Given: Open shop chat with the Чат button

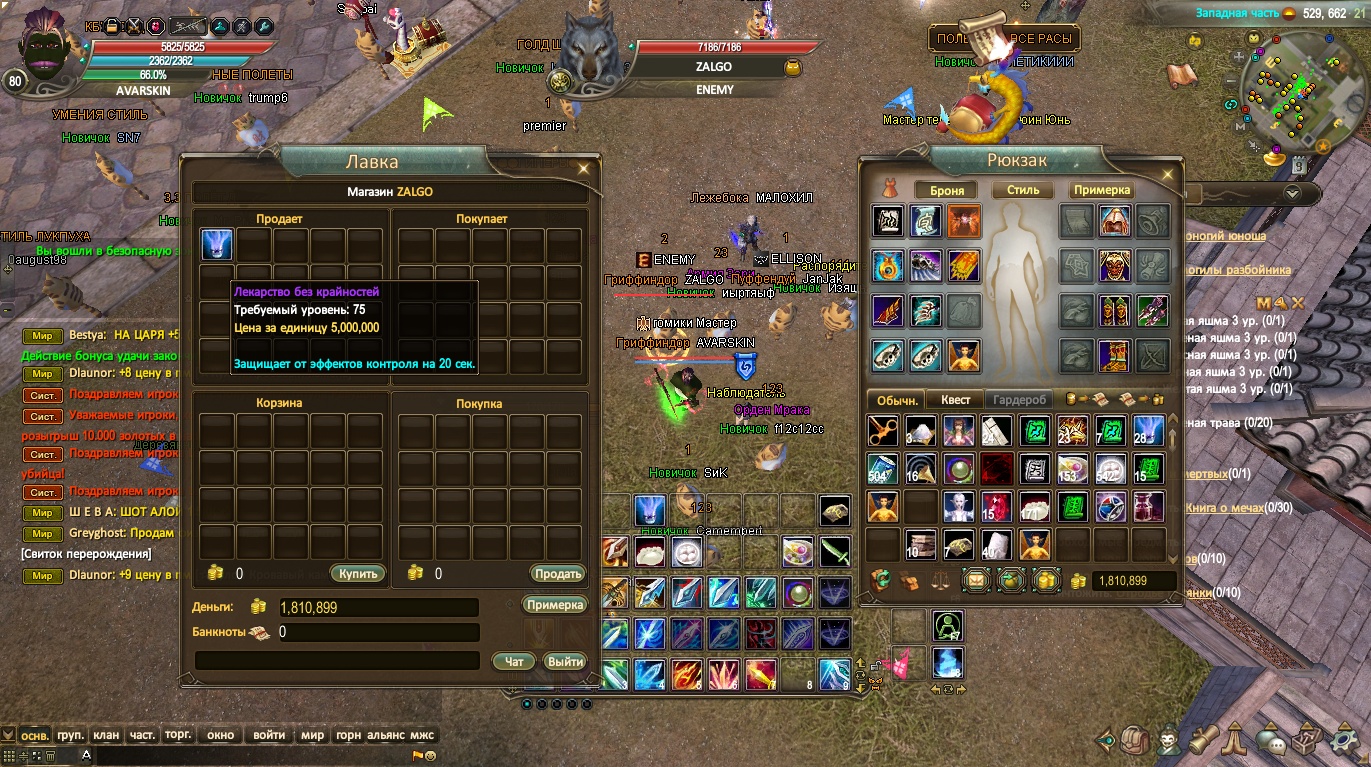Looking at the screenshot, I should tap(514, 662).
